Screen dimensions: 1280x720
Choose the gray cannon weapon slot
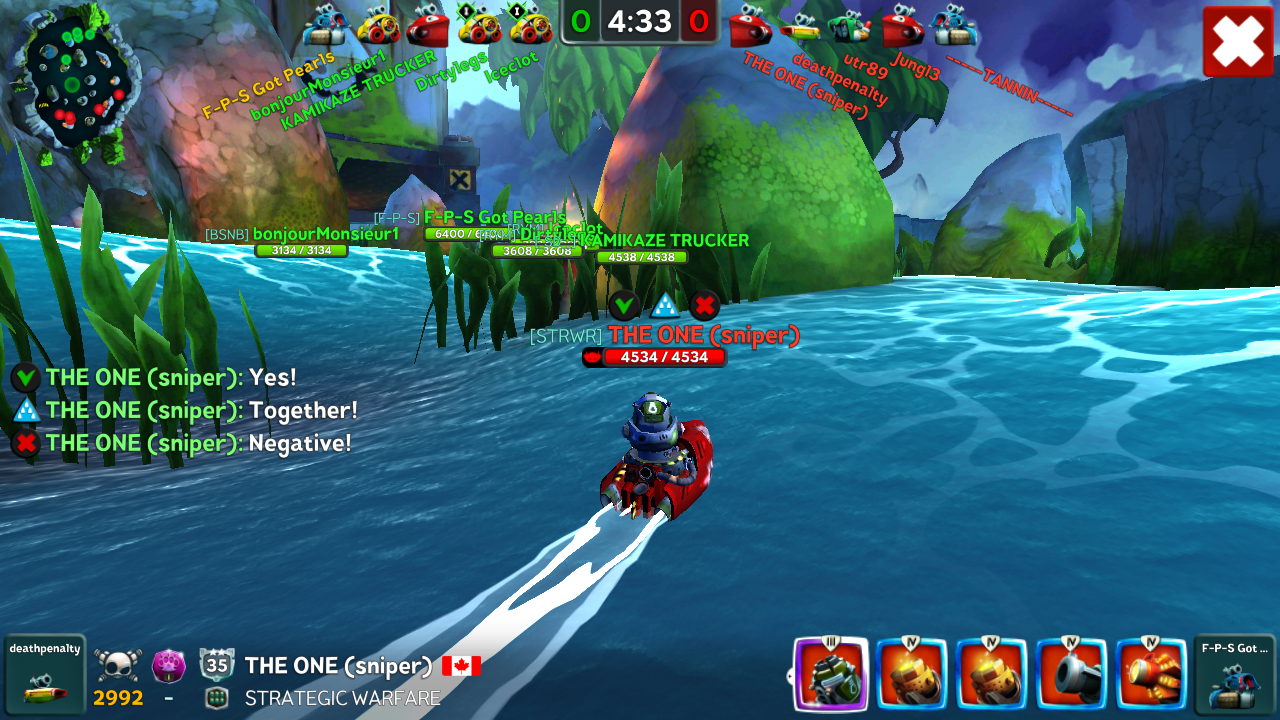tap(1071, 675)
